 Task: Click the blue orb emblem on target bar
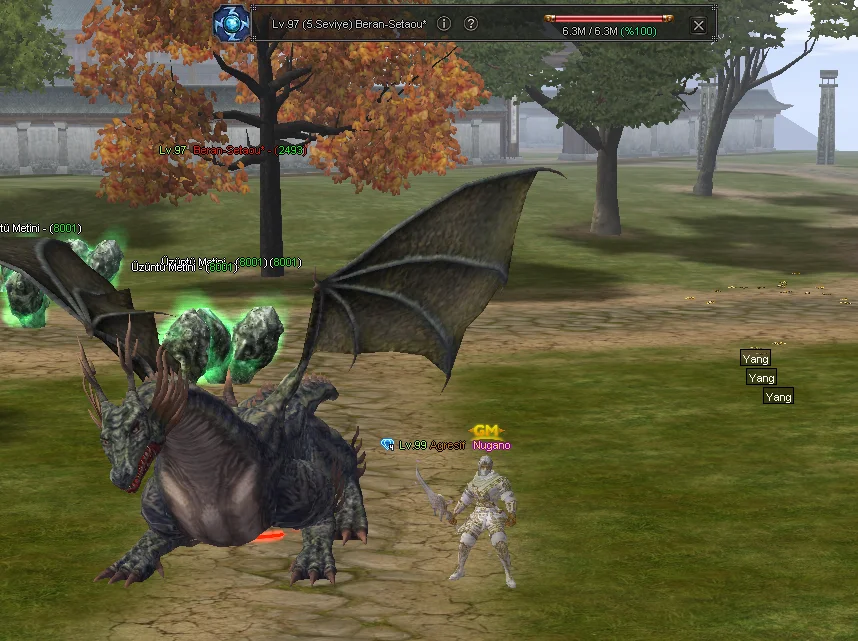pos(230,23)
